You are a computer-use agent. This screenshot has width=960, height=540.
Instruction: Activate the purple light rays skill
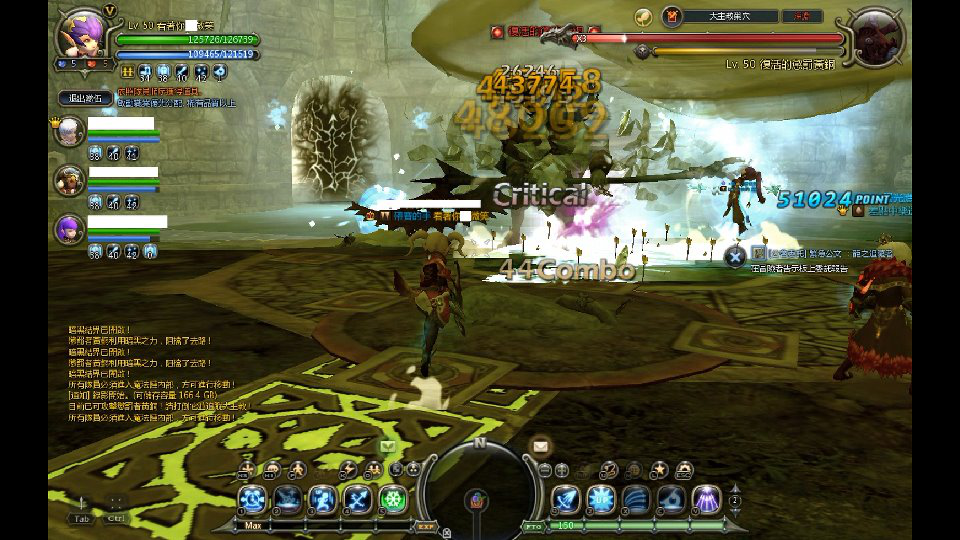tap(707, 498)
